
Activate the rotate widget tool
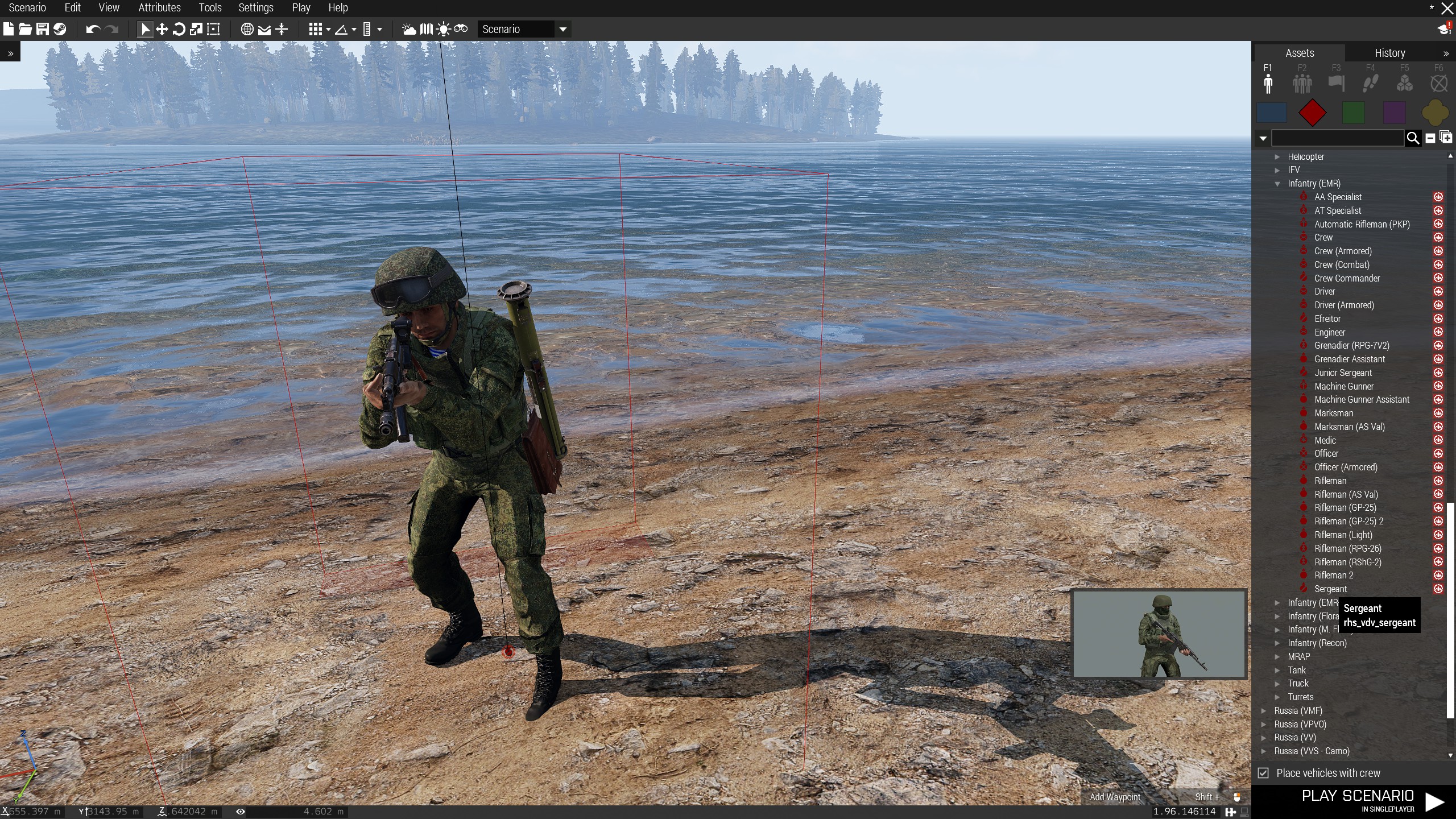click(179, 29)
